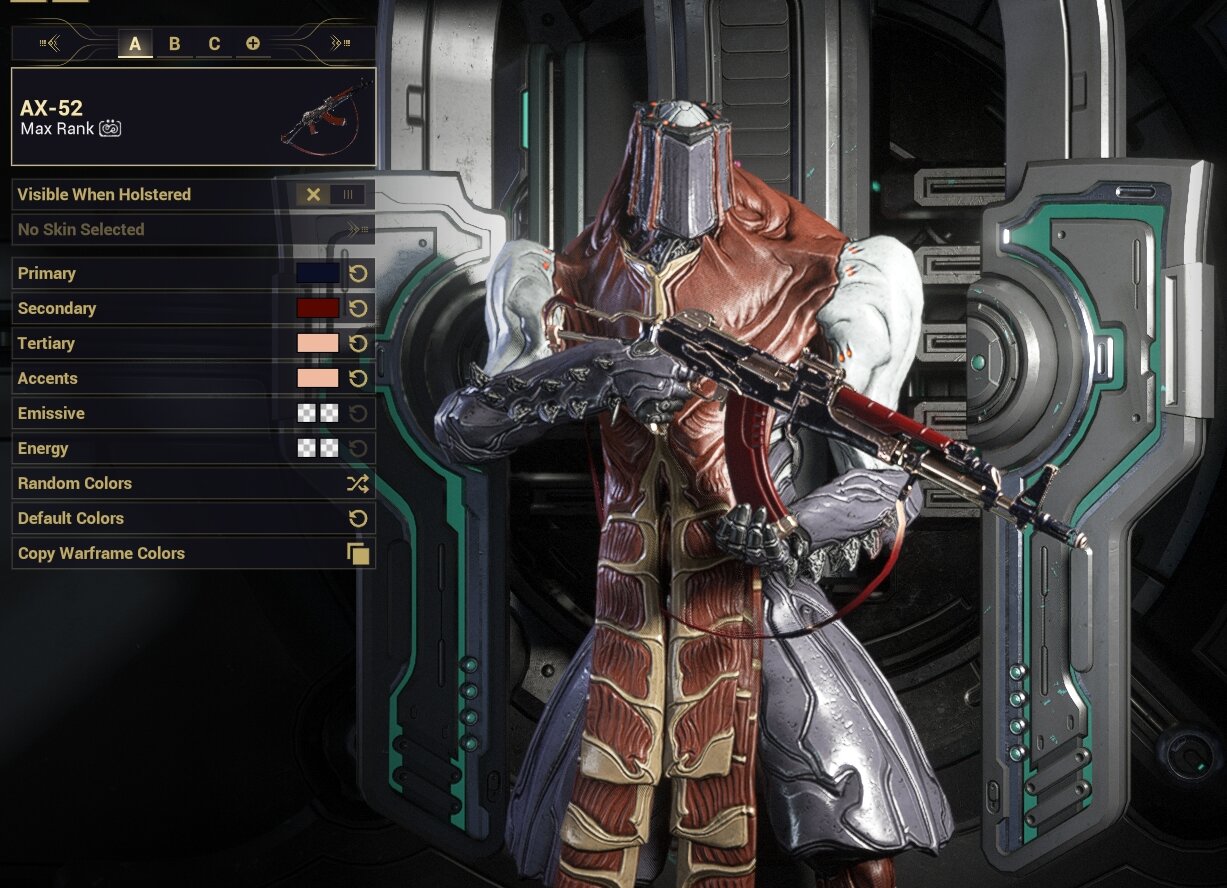Image resolution: width=1227 pixels, height=888 pixels.
Task: Set the empty Emissive color swatch
Action: pyautogui.click(x=318, y=413)
